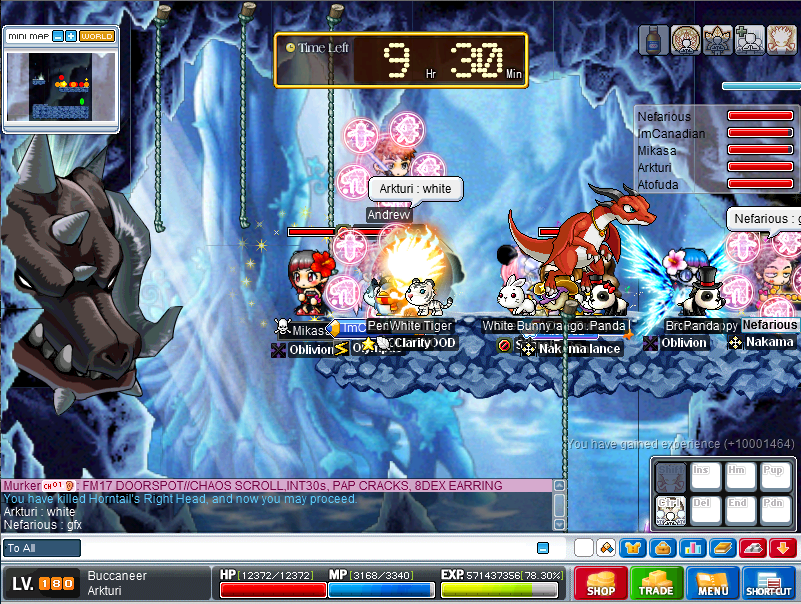This screenshot has width=801, height=604.
Task: Click the potion bottle buff icon
Action: [x=654, y=40]
